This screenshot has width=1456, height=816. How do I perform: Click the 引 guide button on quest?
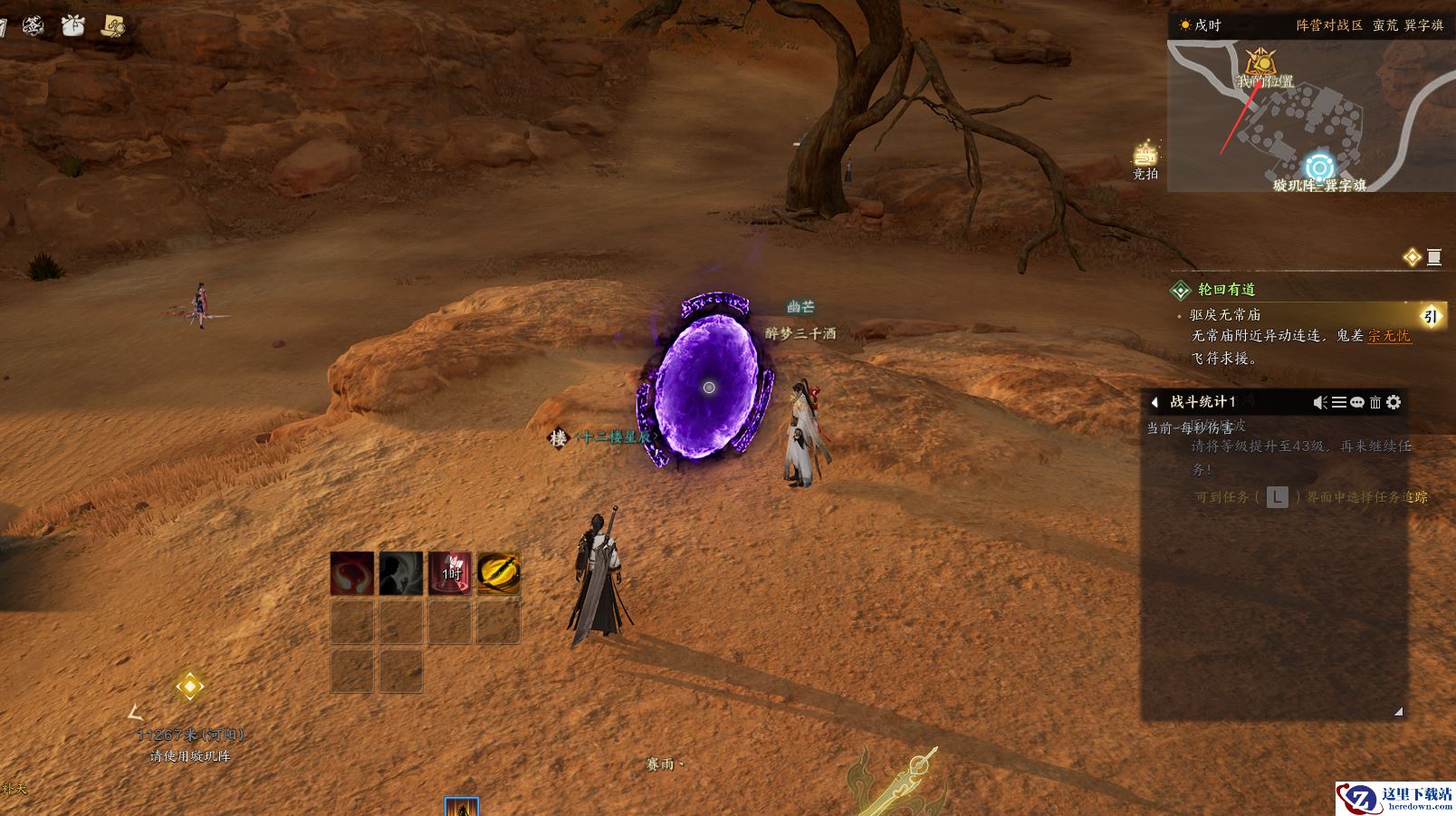pos(1430,316)
